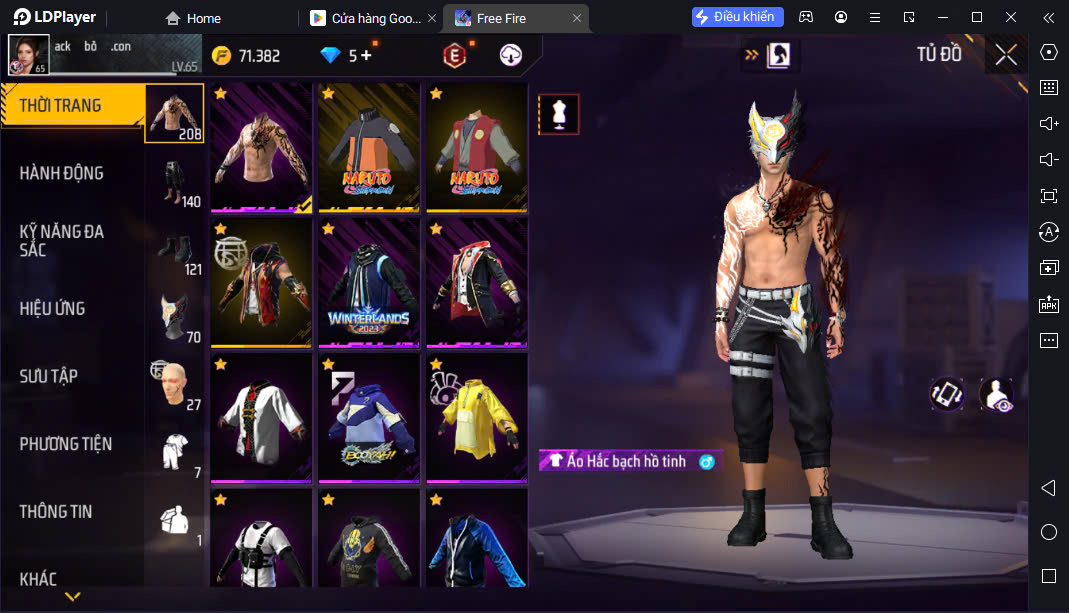This screenshot has height=613, width=1069.
Task: Add diamonds with the plus button
Action: coord(366,56)
